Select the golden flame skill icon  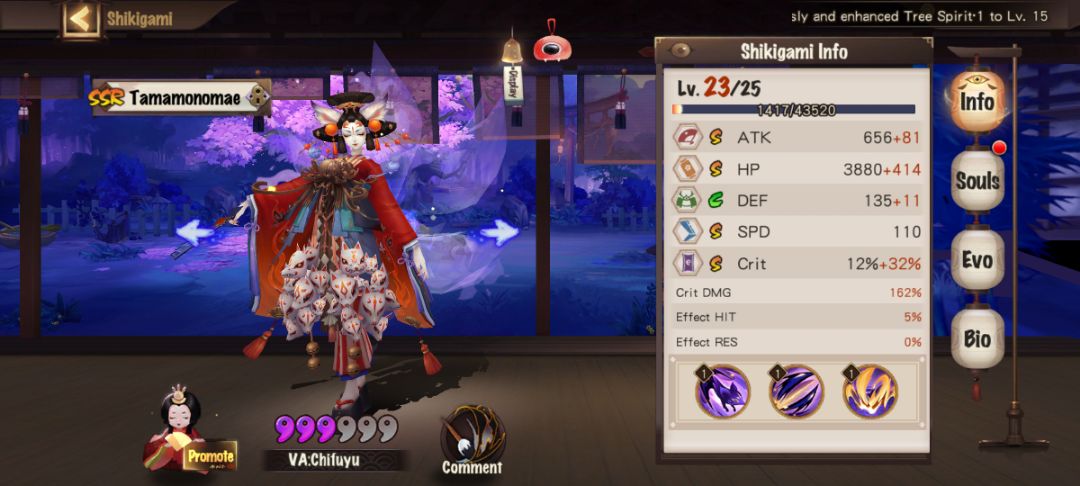click(x=869, y=390)
